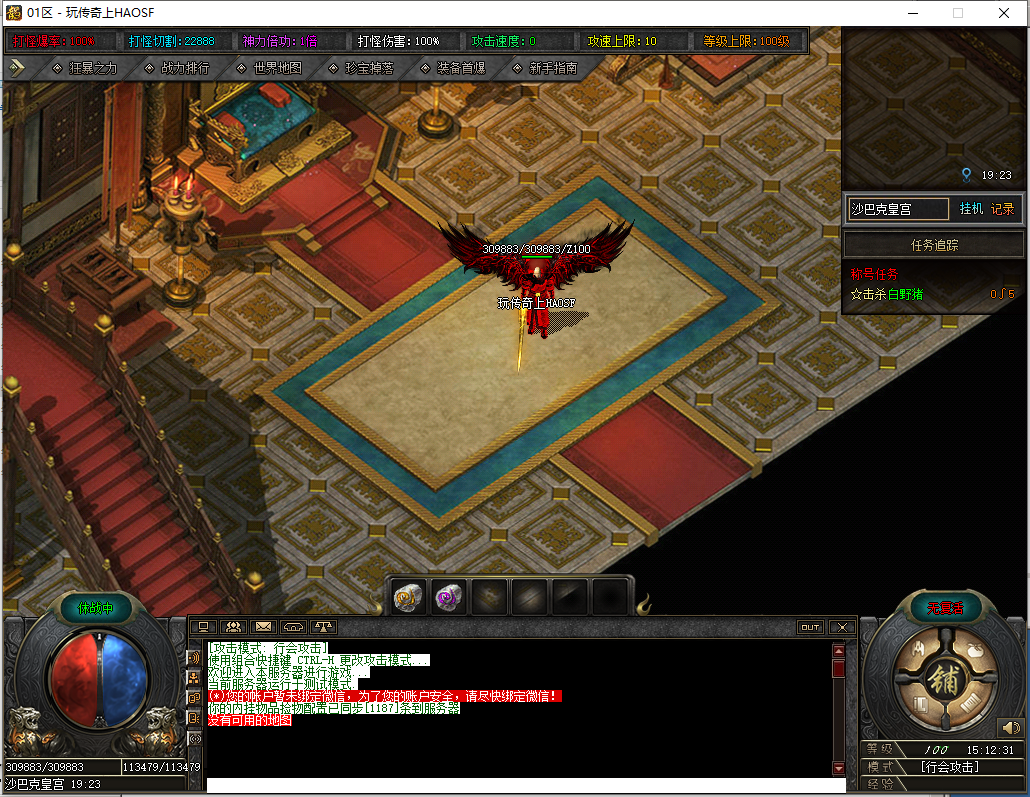Screen dimensions: 1030x797
Task: Open the 珍宝掉落 treasure drops menu
Action: pyautogui.click(x=361, y=69)
